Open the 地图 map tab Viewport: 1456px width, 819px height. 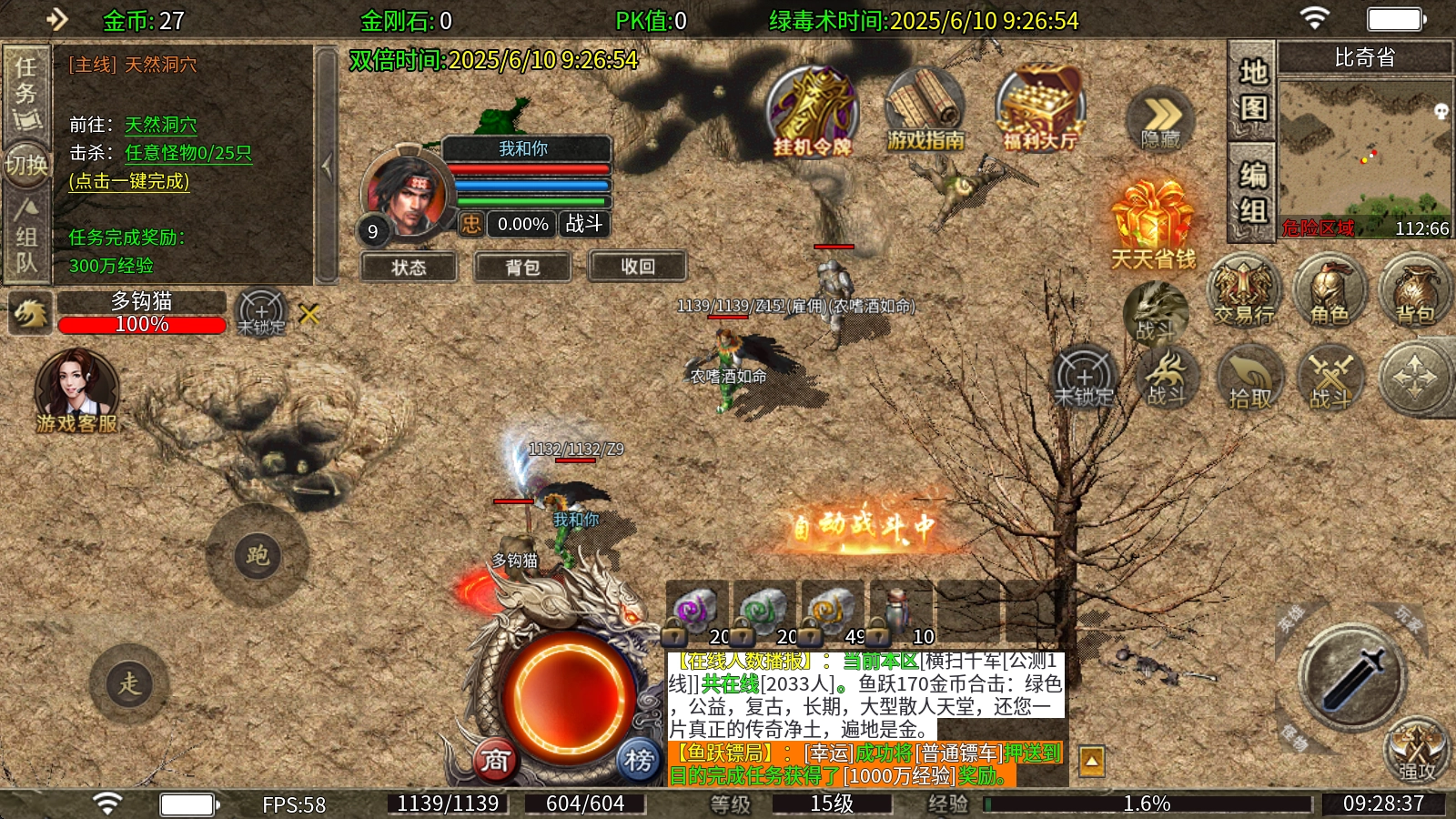point(1253,89)
